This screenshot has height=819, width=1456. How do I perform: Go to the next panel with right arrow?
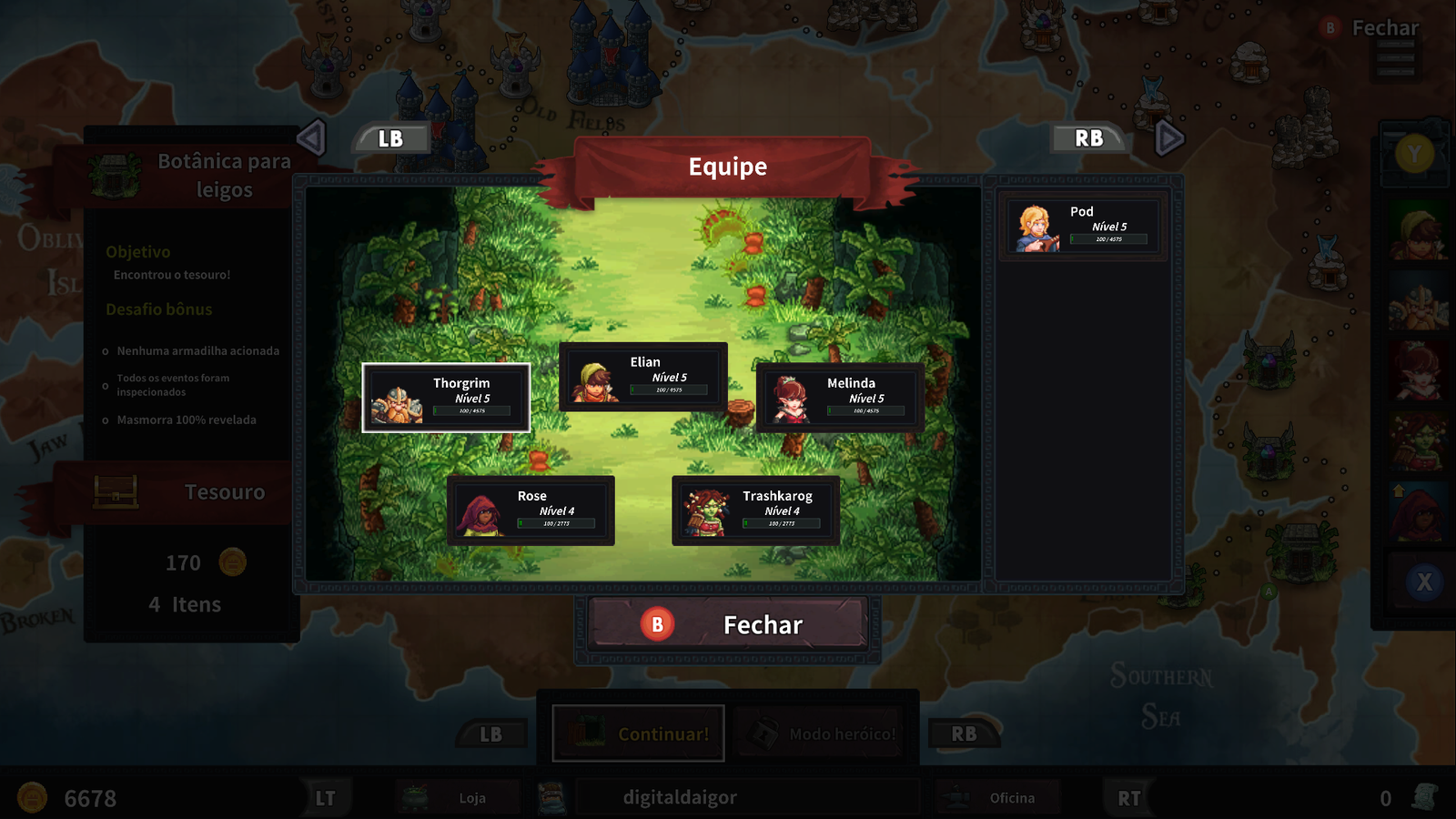click(x=1168, y=138)
